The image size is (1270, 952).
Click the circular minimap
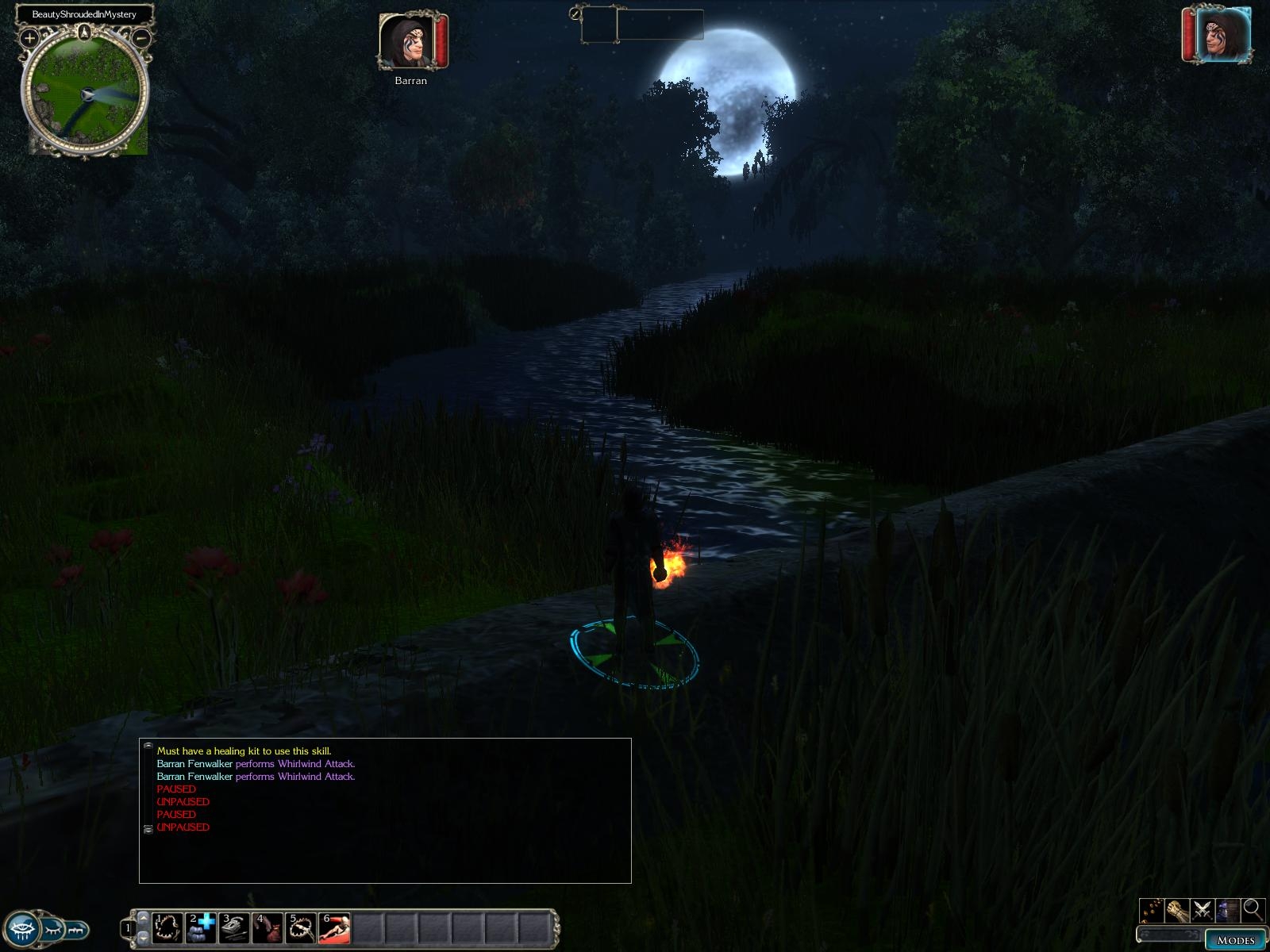point(85,95)
